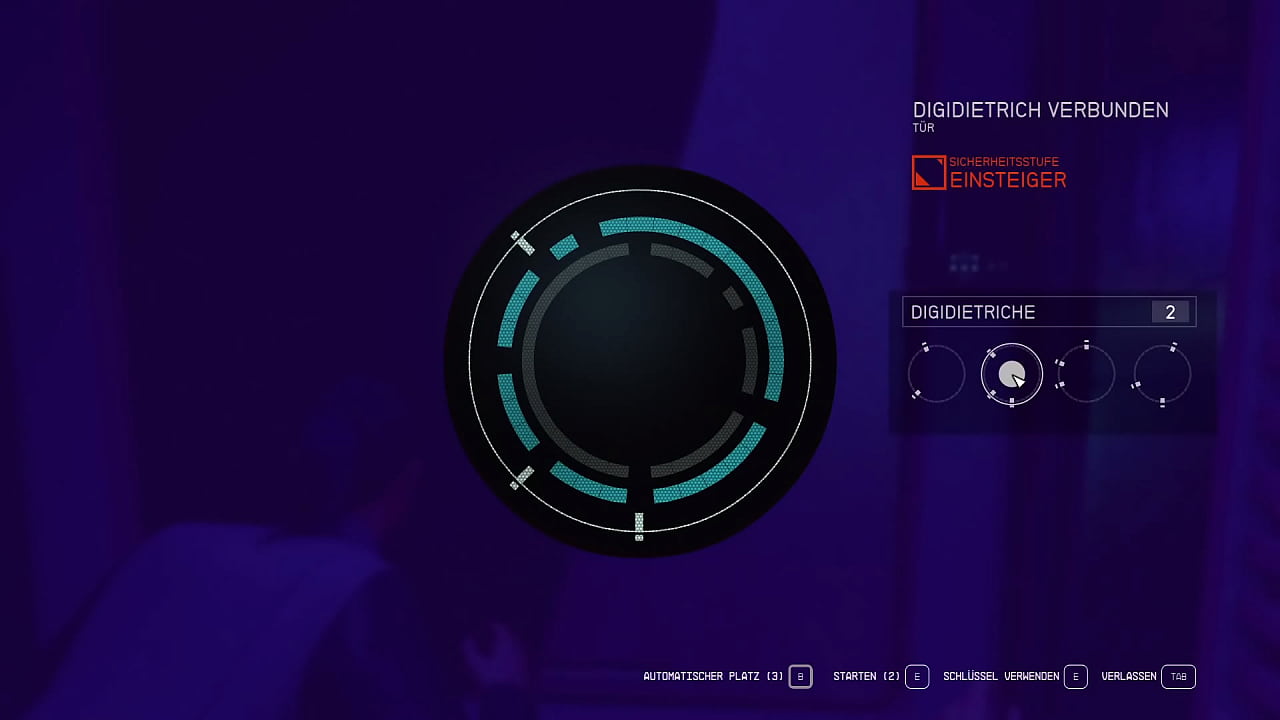Click the TAB key icon beside Verlassen
This screenshot has height=720, width=1280.
1178,676
